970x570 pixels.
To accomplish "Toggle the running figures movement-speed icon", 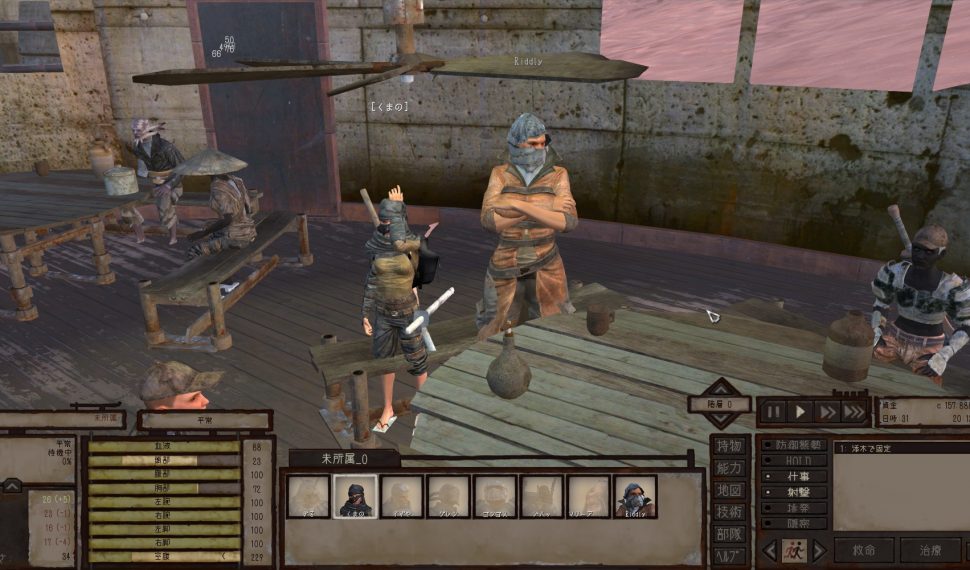I will coord(793,550).
